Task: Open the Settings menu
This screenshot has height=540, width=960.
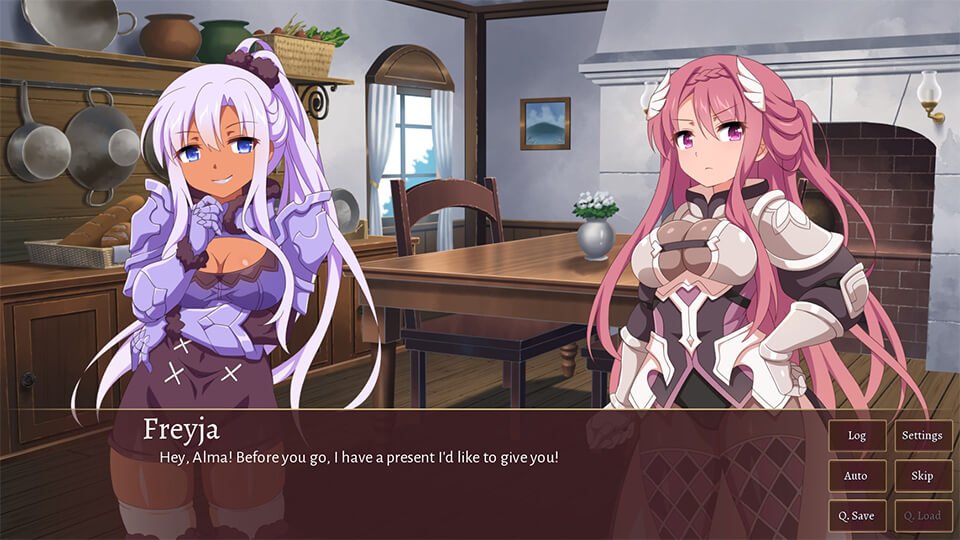Action: click(922, 436)
